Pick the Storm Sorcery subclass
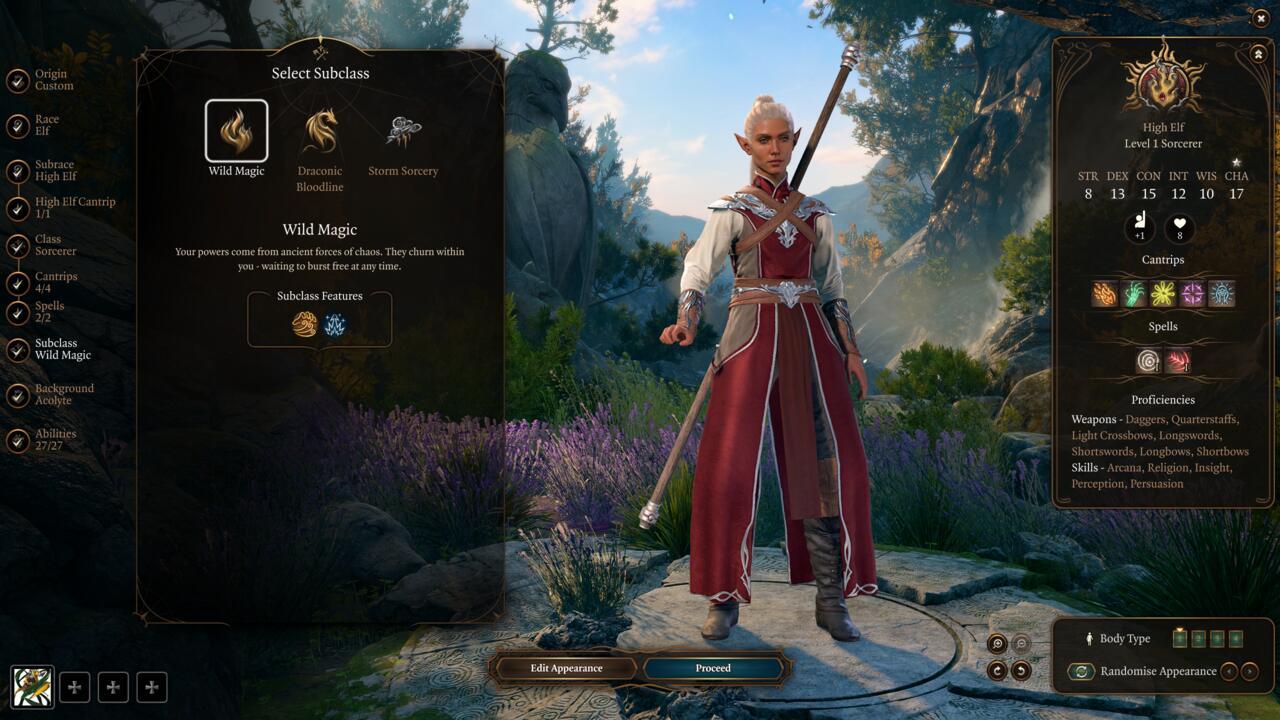The width and height of the screenshot is (1280, 720). pos(403,131)
